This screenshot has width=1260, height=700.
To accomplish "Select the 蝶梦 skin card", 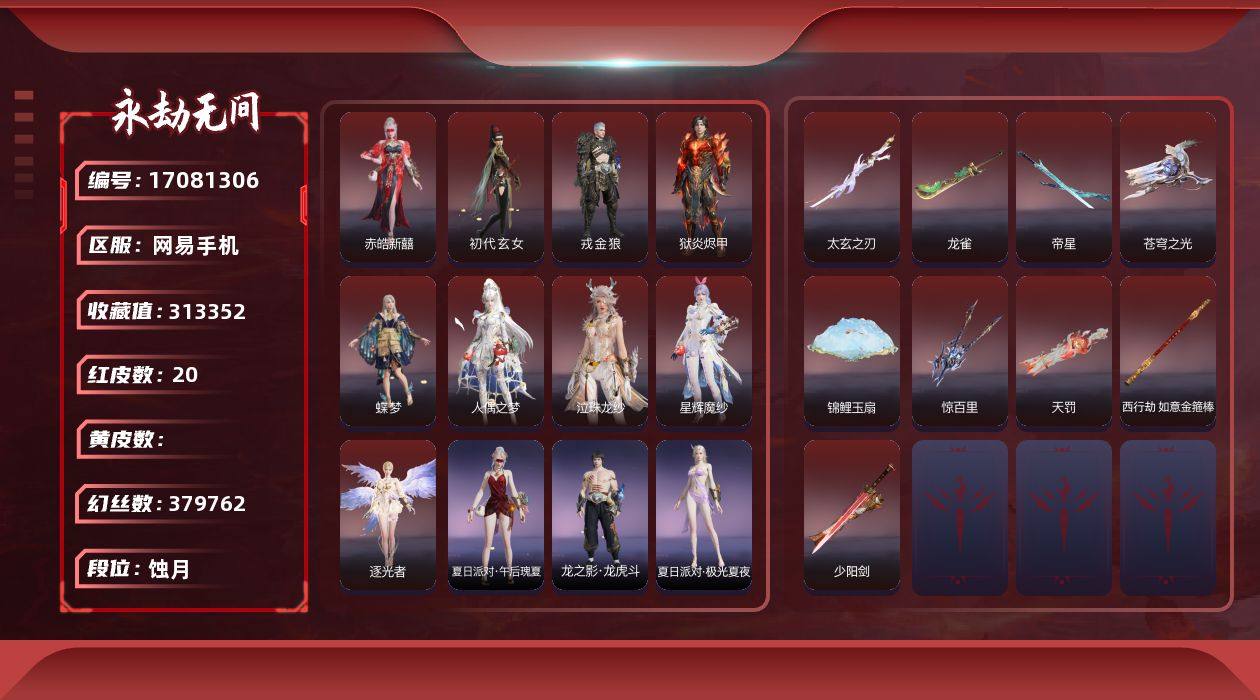I will [x=388, y=351].
